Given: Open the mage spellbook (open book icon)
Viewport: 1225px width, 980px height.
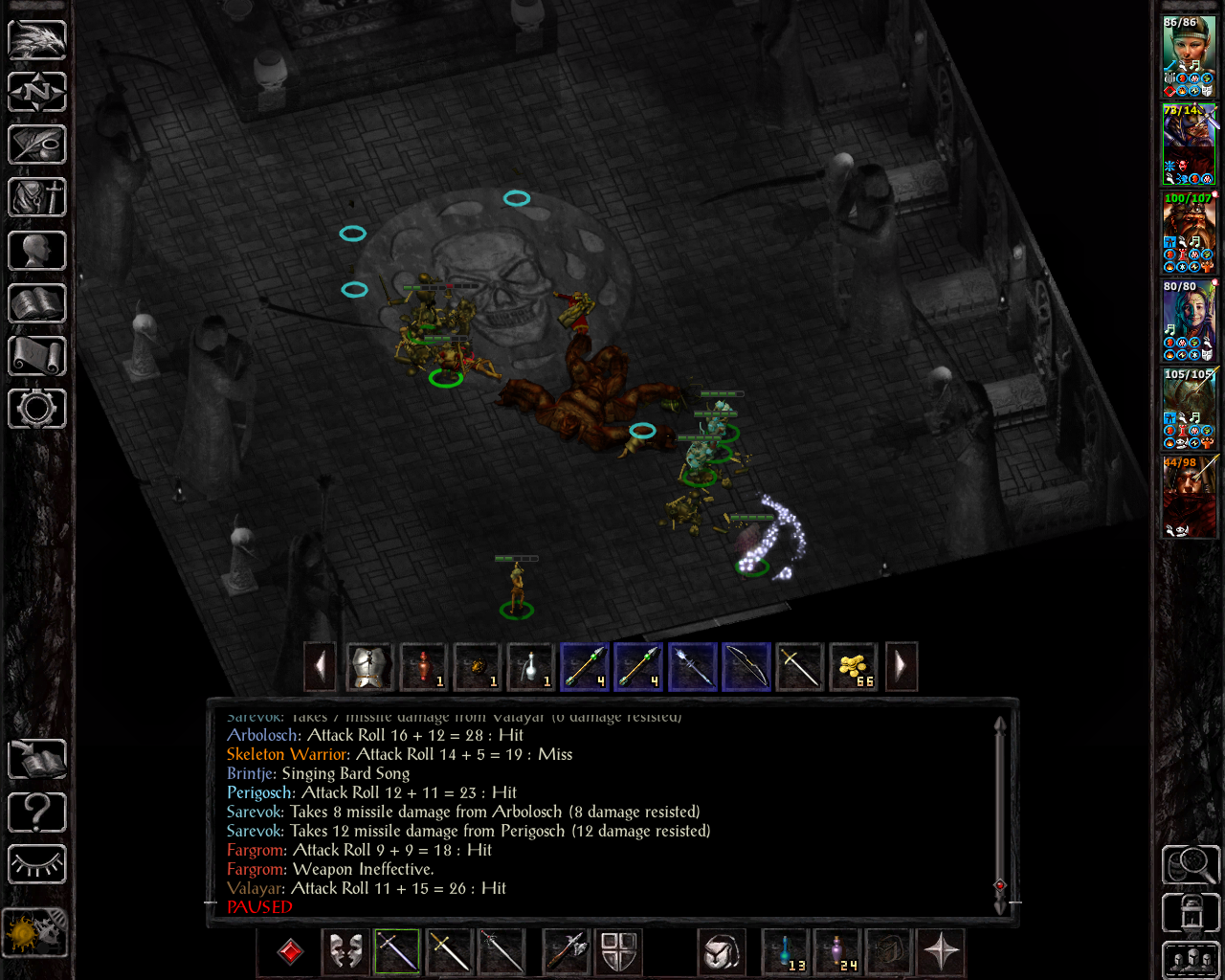Looking at the screenshot, I should click(37, 303).
